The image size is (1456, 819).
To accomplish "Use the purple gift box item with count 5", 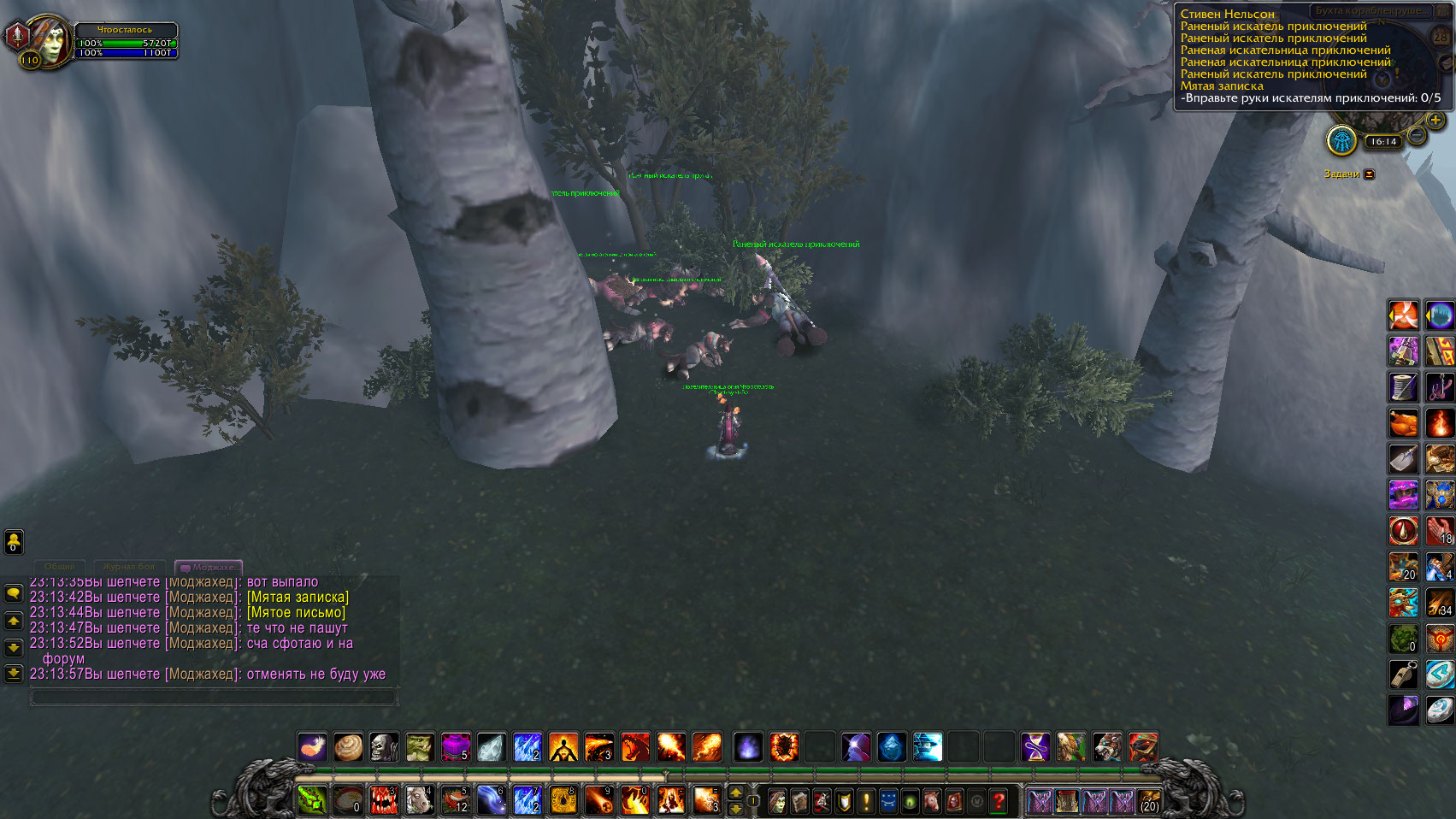I will 456,747.
